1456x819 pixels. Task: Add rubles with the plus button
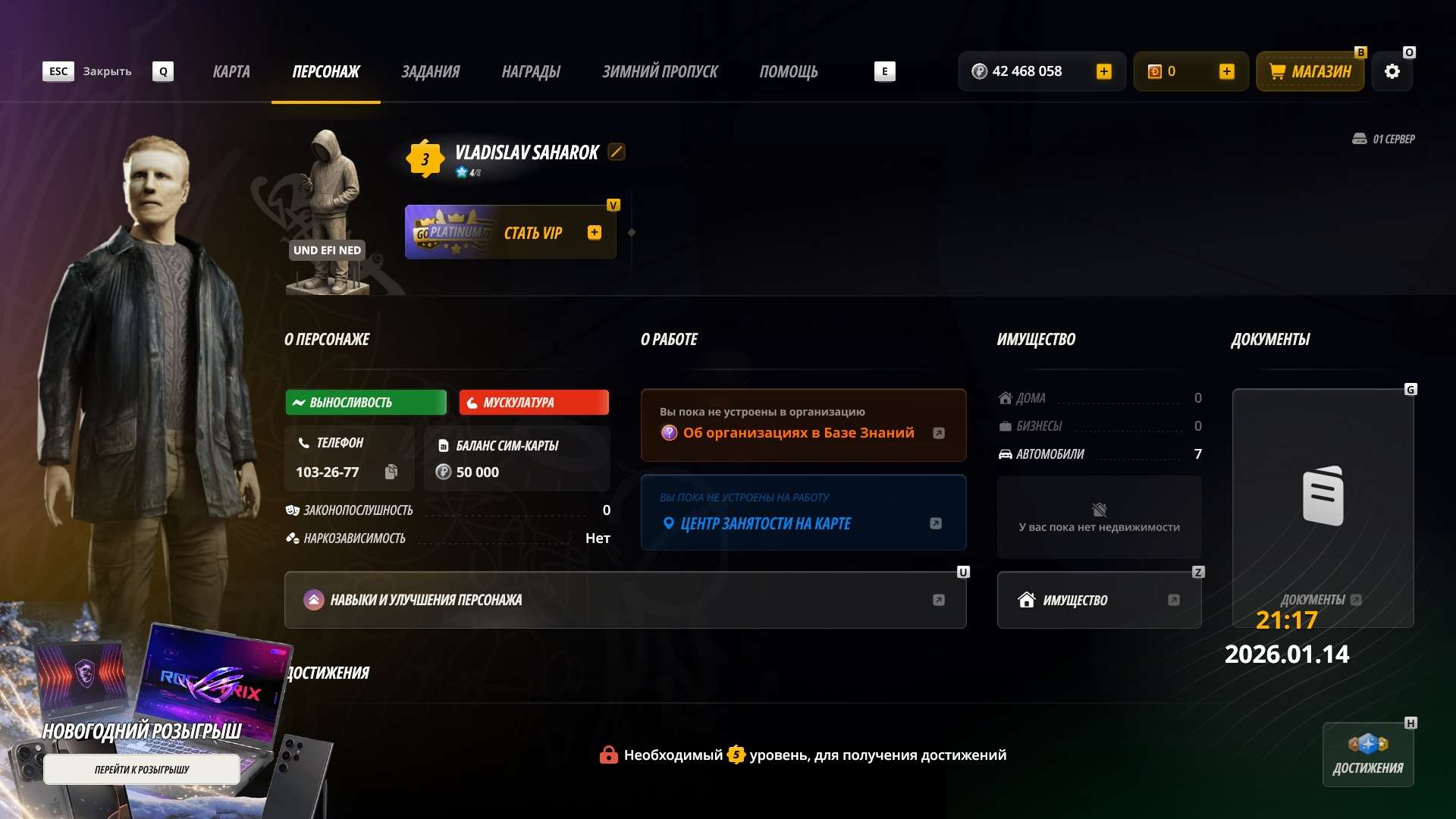point(1103,71)
